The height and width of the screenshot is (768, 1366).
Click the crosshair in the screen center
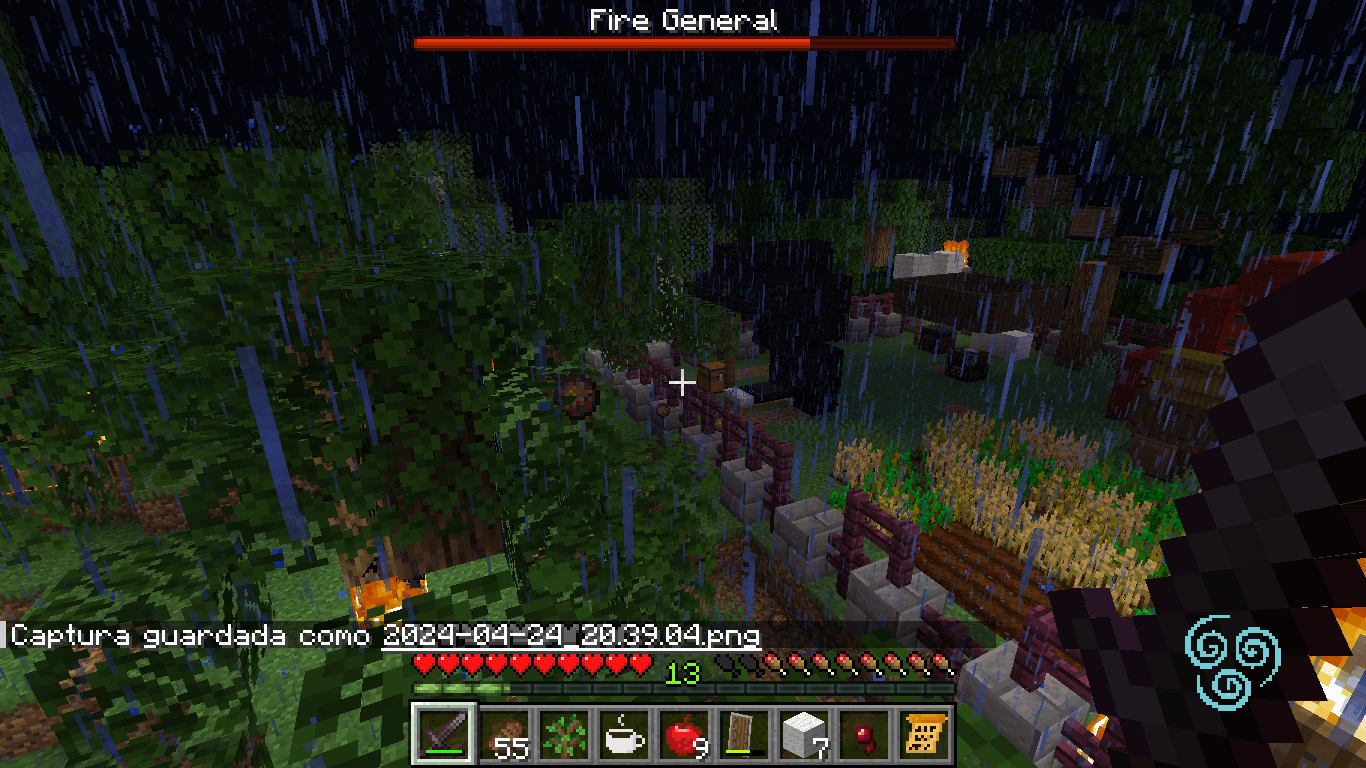pos(683,381)
